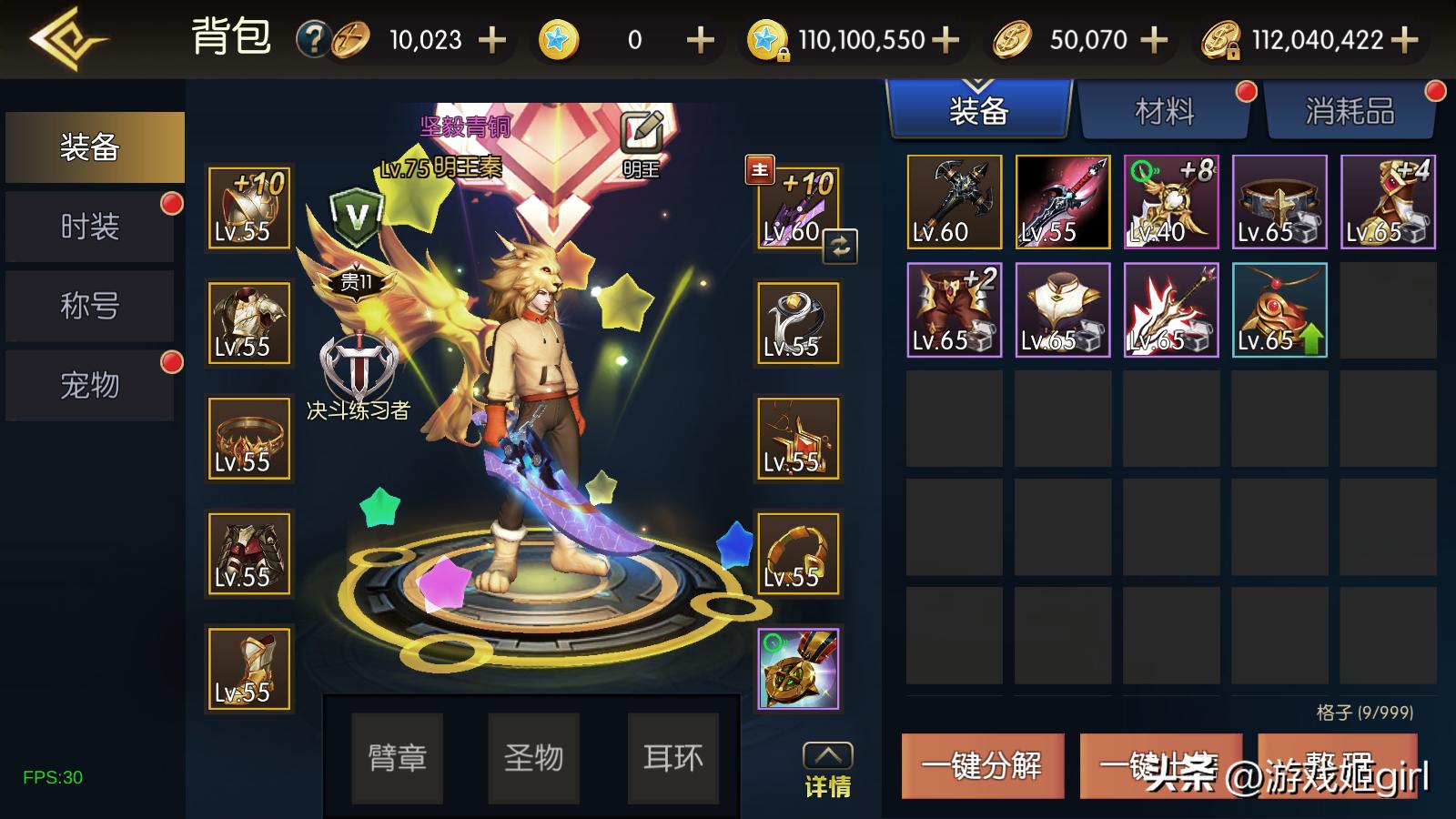Choose the Lv.65 necklace with green arrow

pyautogui.click(x=1279, y=309)
